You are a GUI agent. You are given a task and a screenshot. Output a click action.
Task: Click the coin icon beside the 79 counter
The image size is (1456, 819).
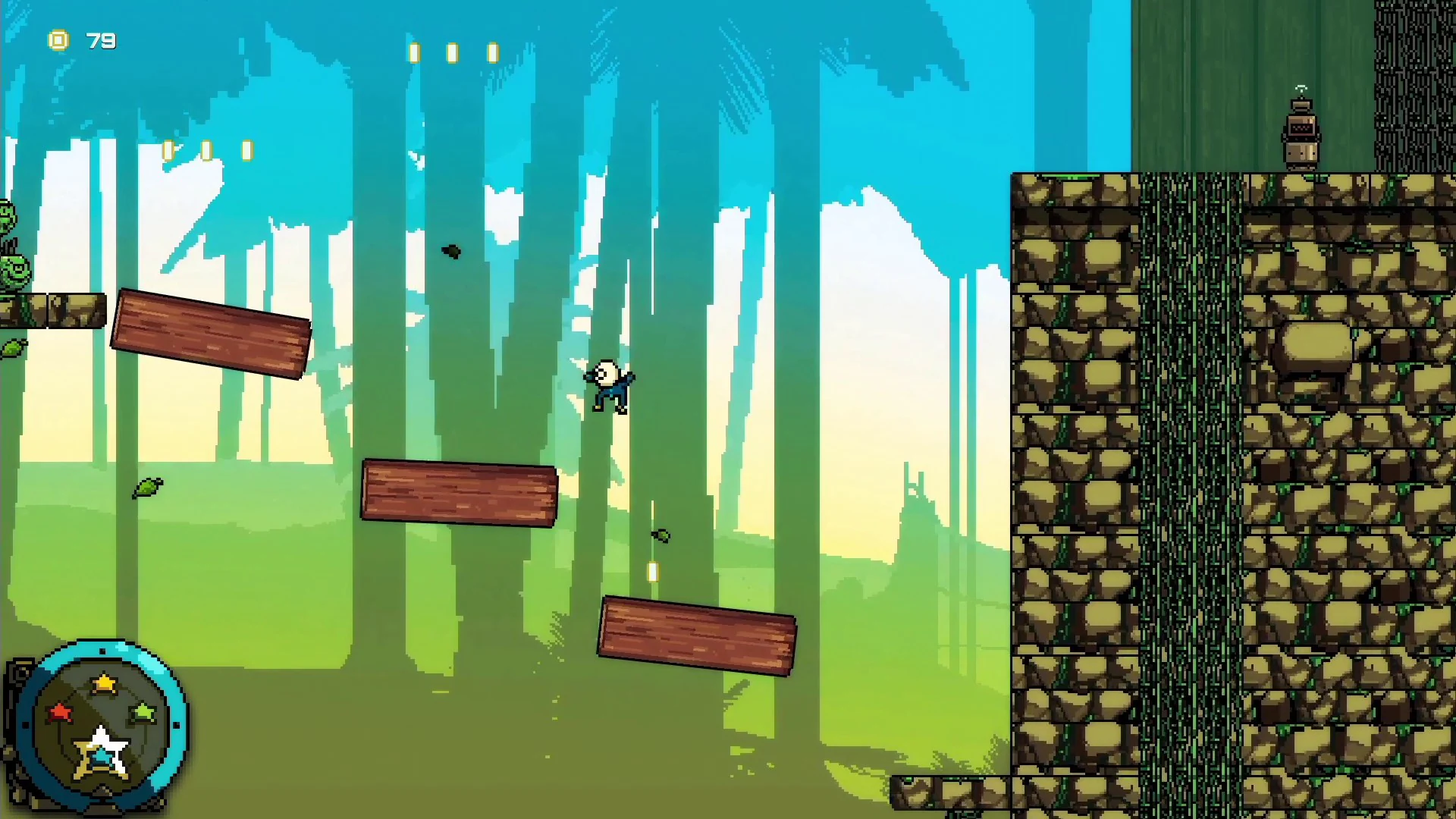point(59,40)
